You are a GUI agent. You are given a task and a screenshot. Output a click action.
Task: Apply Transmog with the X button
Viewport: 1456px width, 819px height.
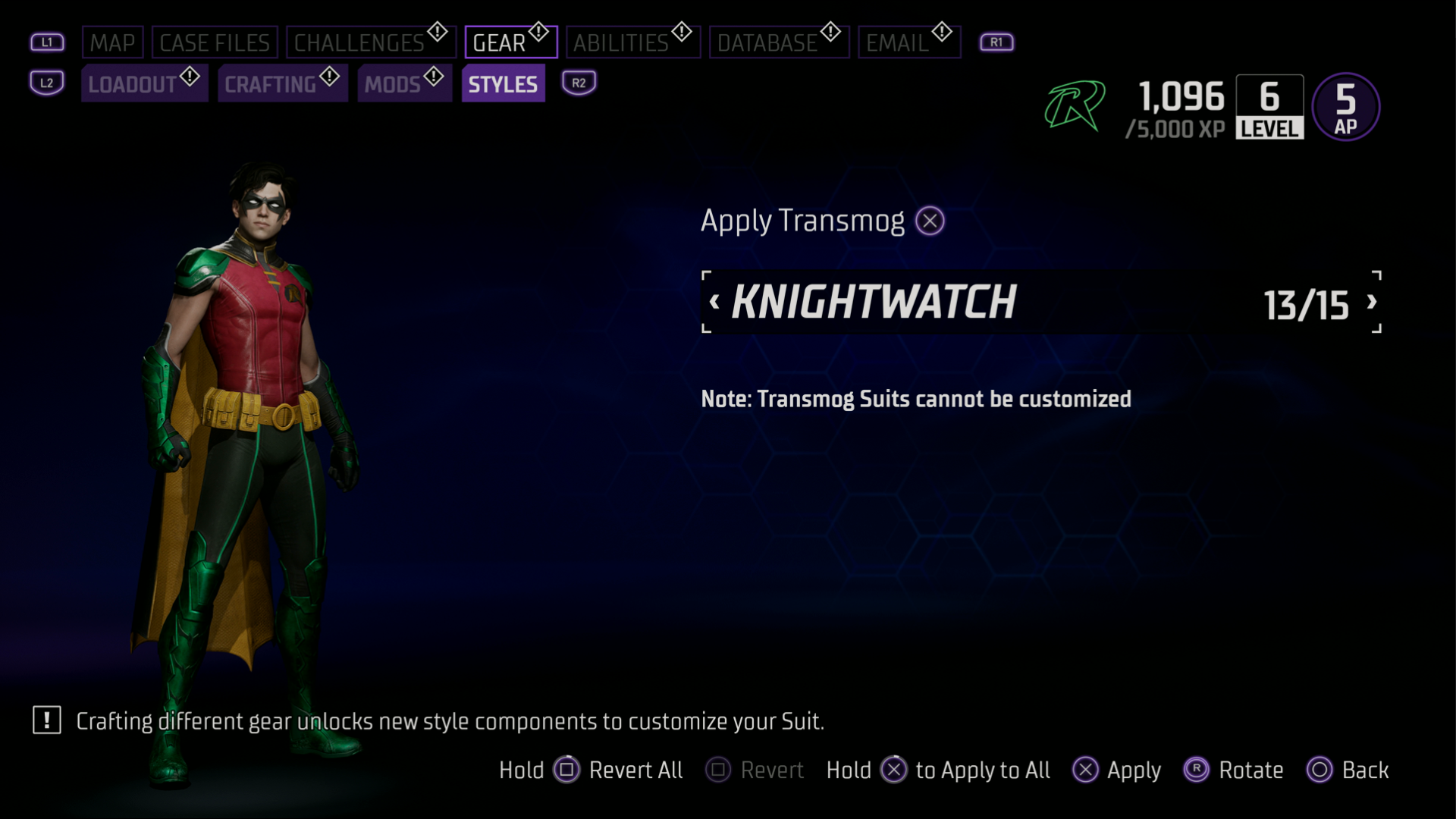[x=929, y=220]
